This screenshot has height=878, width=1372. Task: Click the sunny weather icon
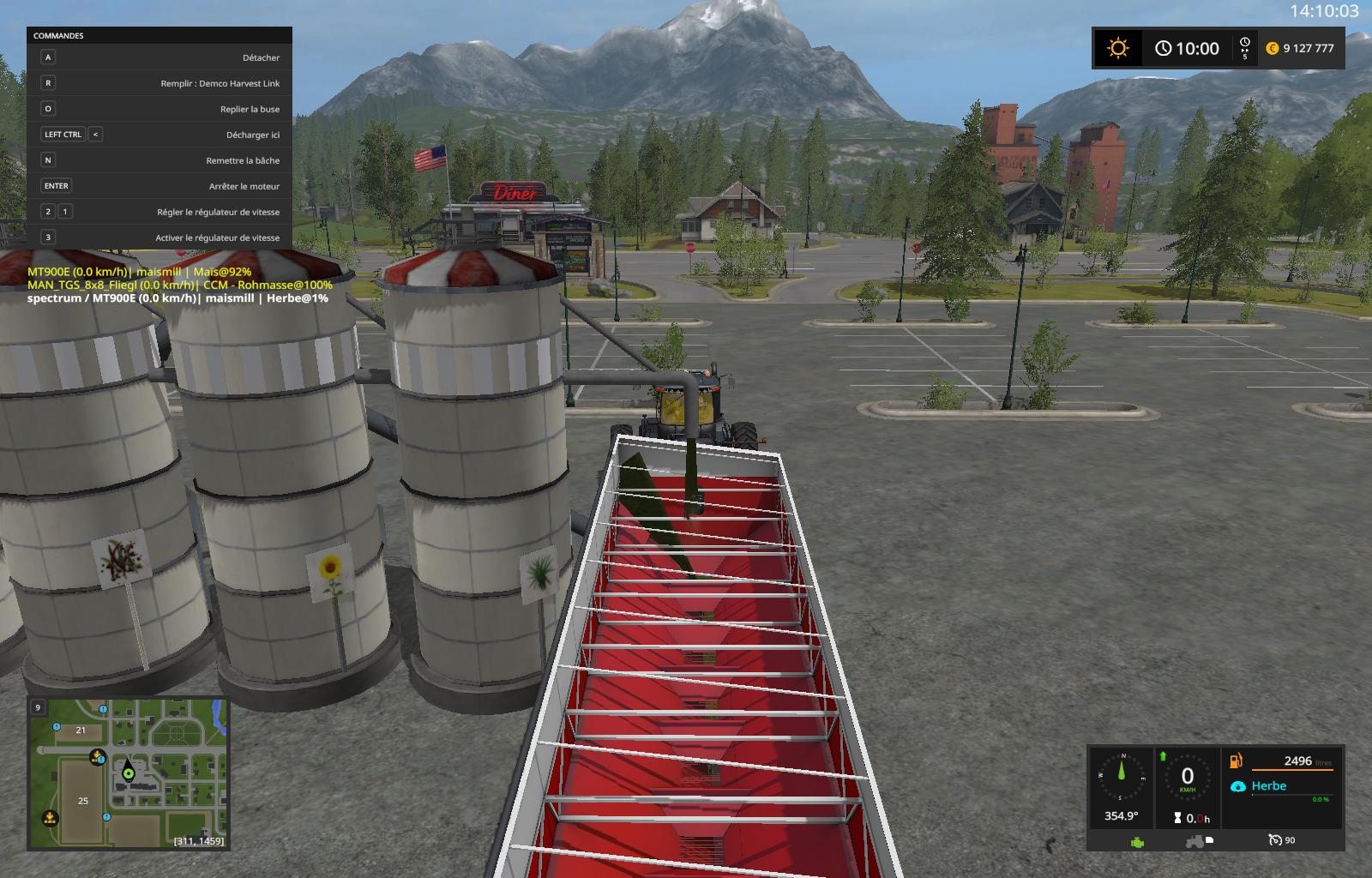tap(1117, 48)
